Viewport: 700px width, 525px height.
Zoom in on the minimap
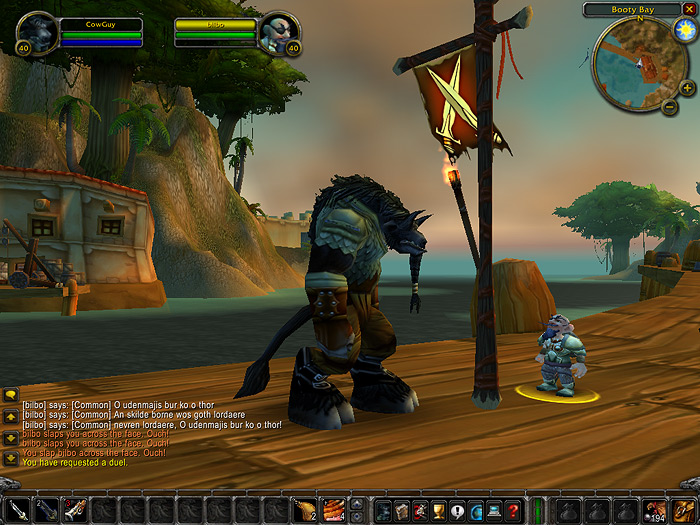[x=687, y=88]
